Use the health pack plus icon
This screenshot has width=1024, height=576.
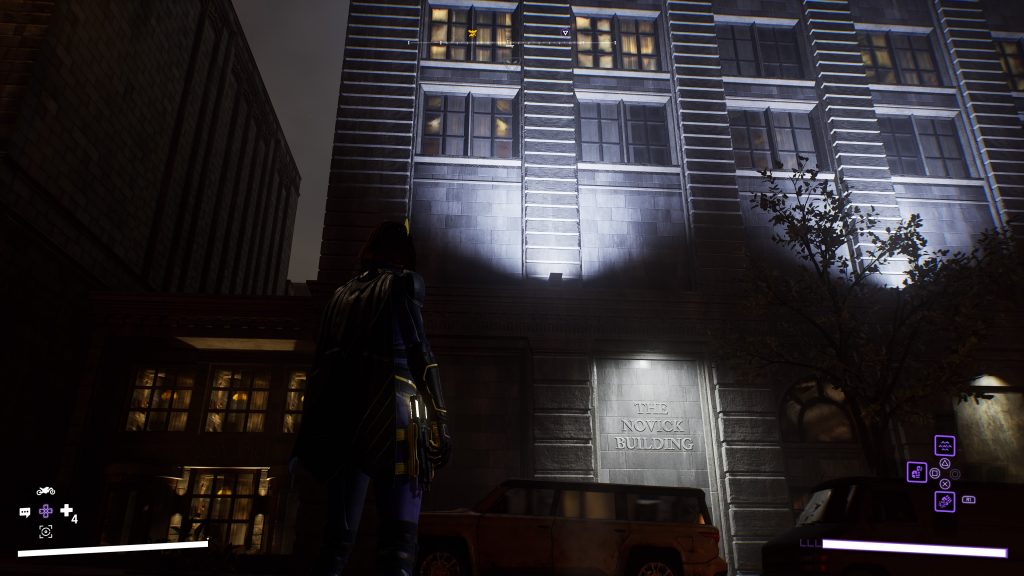(66, 511)
